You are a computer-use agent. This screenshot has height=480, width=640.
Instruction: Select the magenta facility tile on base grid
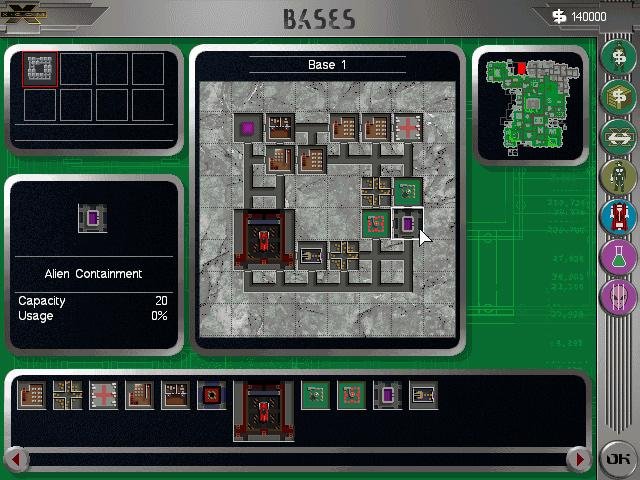click(x=248, y=128)
